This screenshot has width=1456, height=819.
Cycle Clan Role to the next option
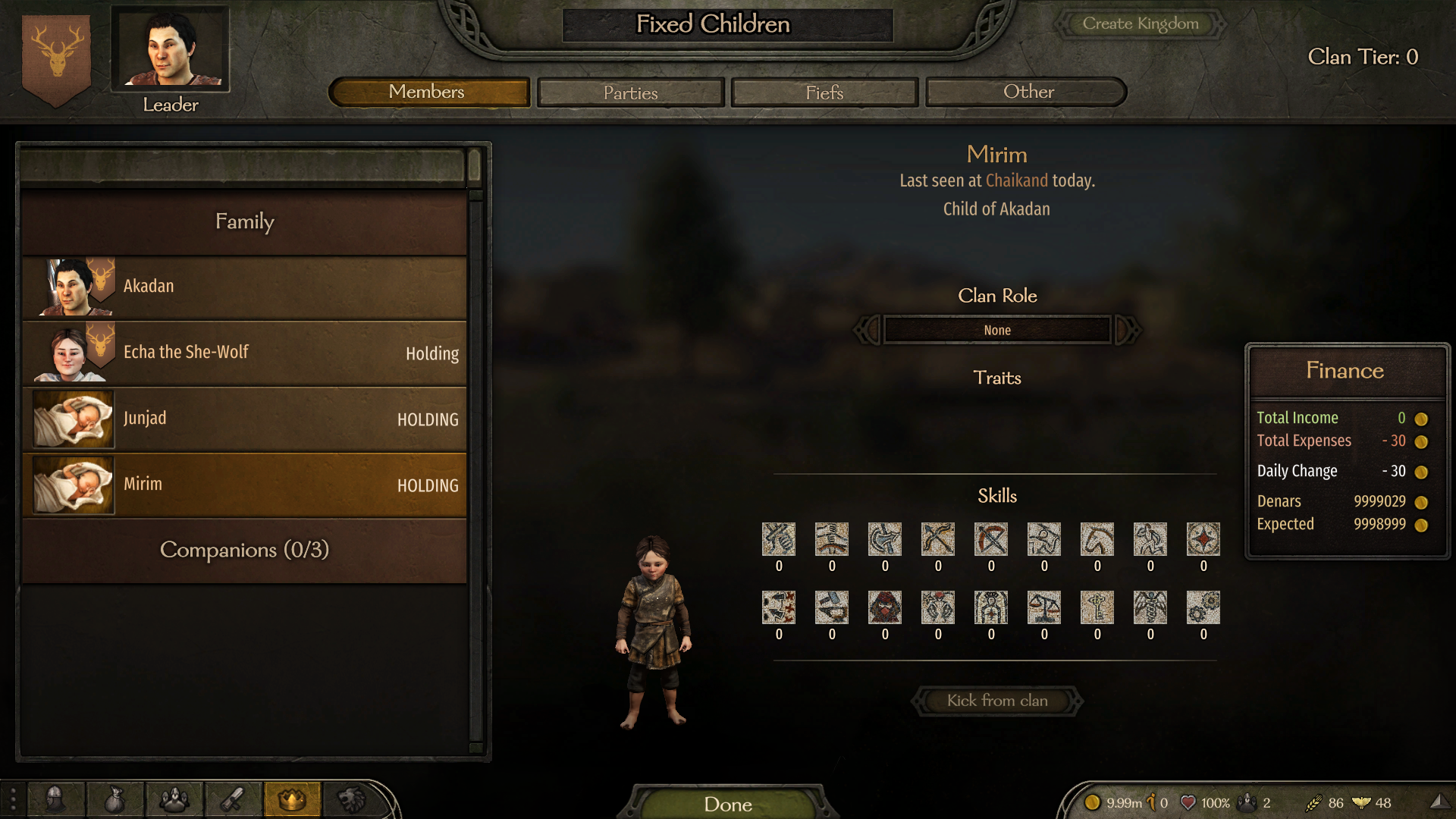coord(1128,330)
